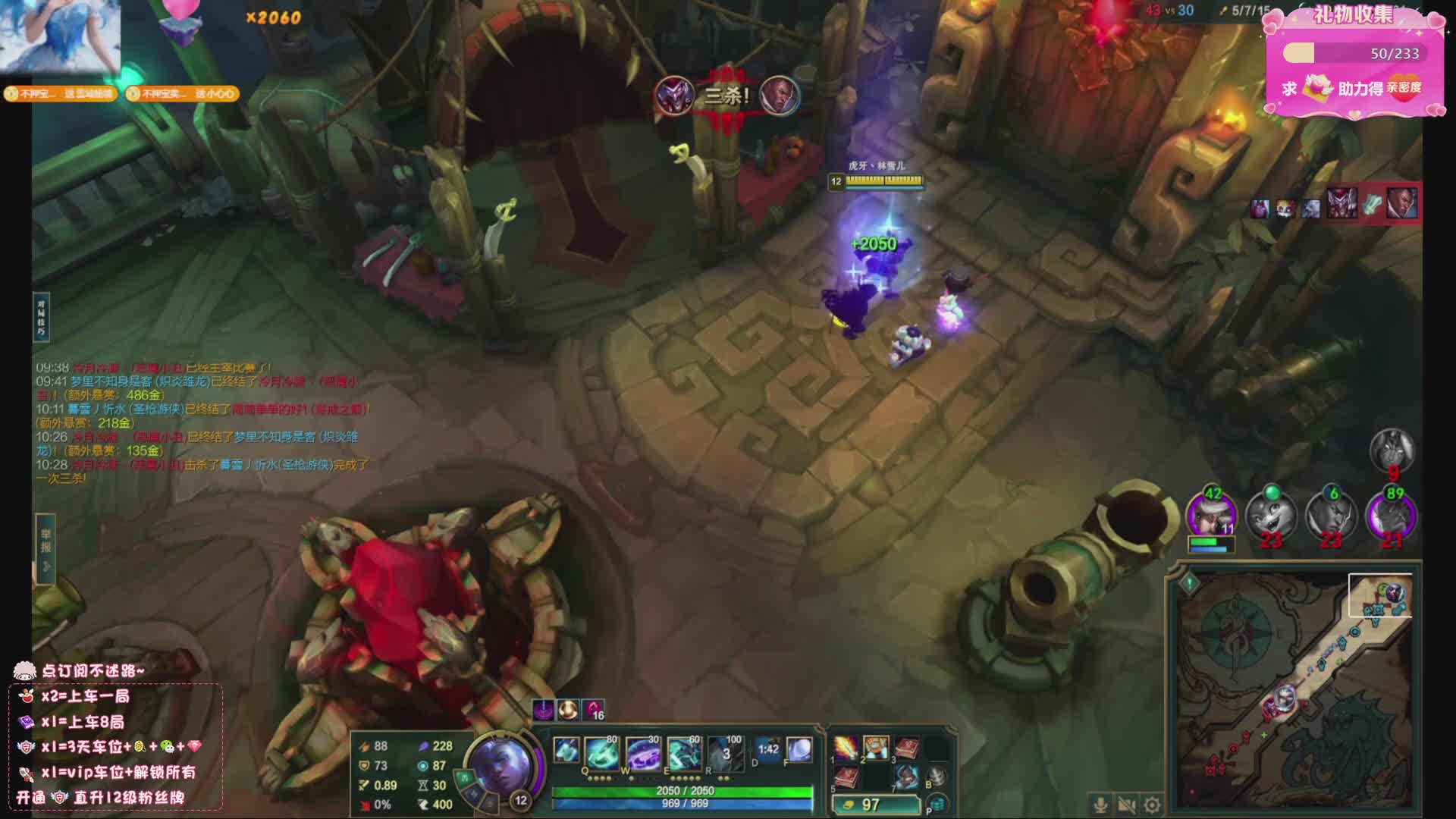Select the red tome item in slot 5
This screenshot has height=819, width=1456.
point(846,777)
